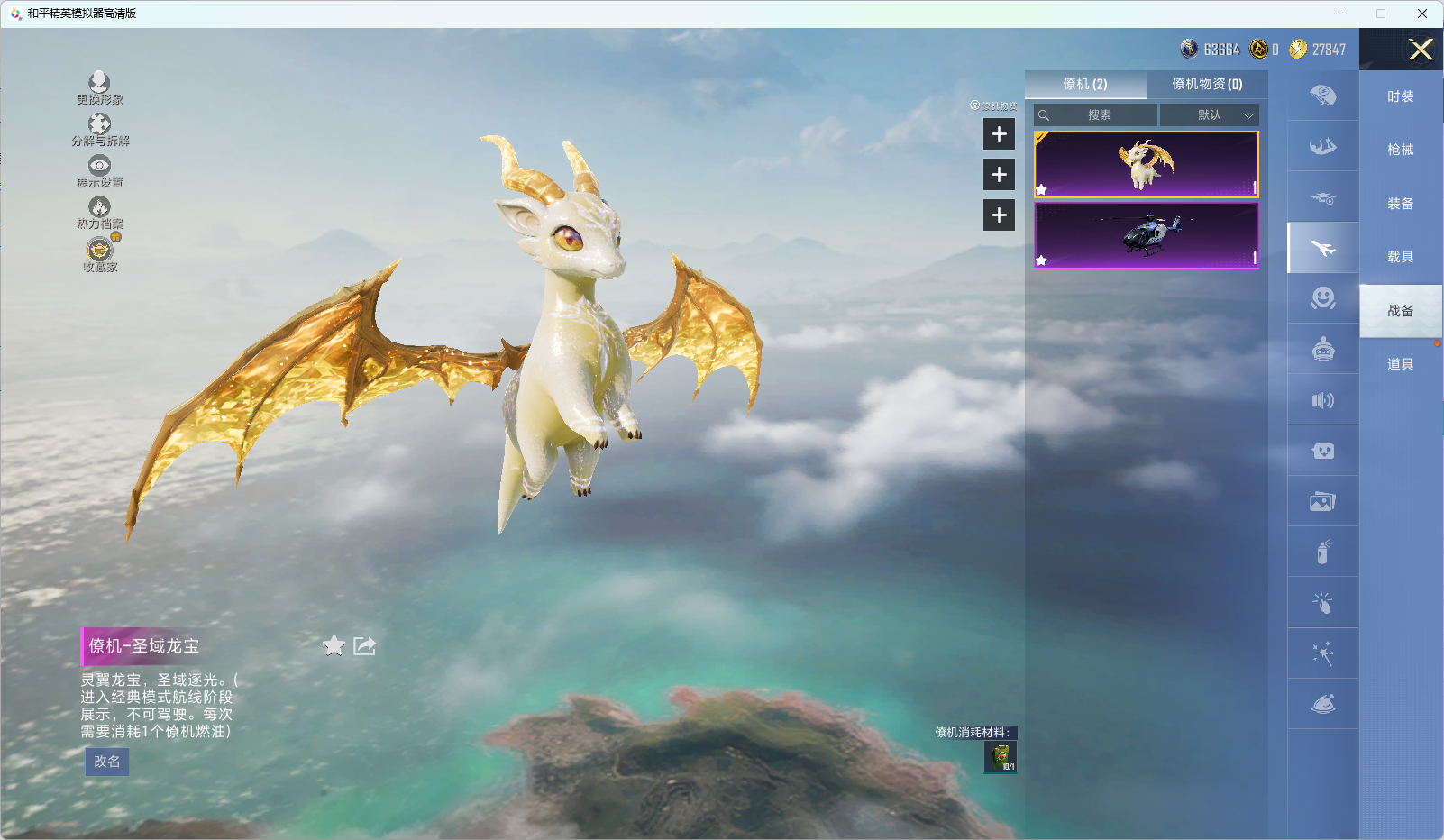Click the 搜索 search field
Image resolution: width=1444 pixels, height=840 pixels.
click(x=1098, y=115)
